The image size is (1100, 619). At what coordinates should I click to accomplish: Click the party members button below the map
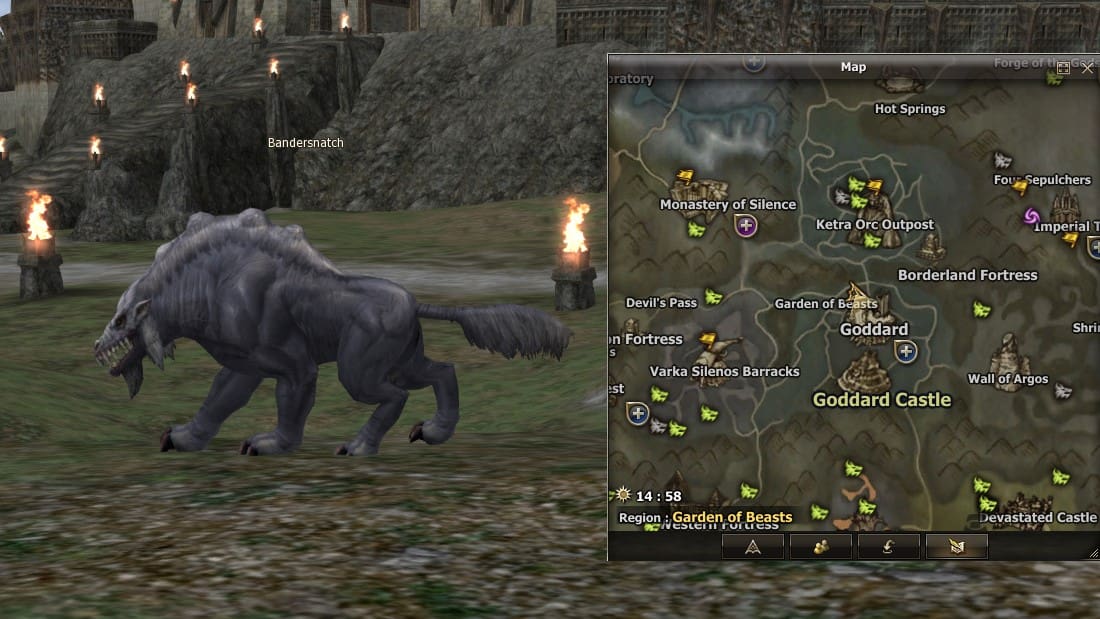[x=821, y=546]
